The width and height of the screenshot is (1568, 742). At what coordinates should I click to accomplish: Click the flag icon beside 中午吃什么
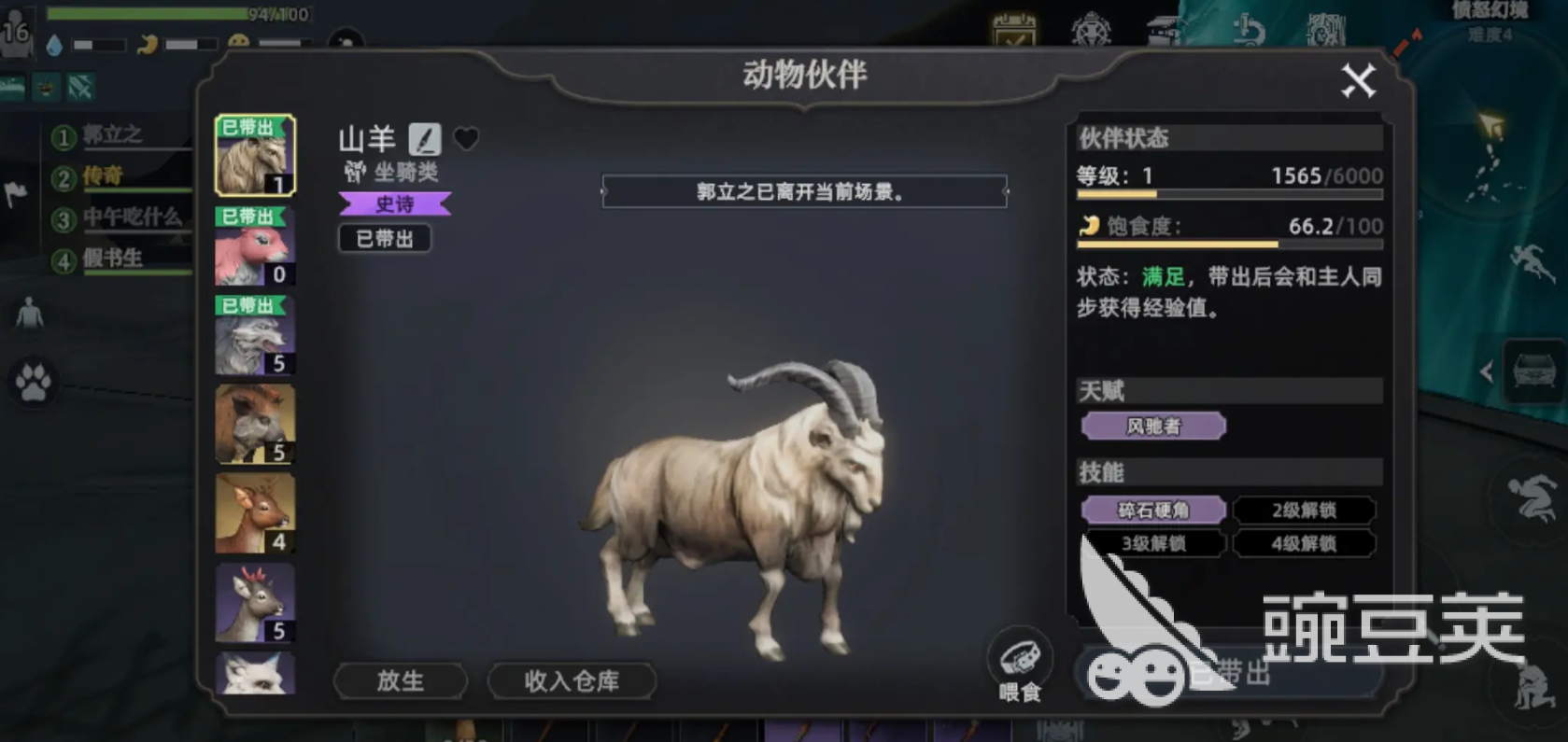(18, 193)
